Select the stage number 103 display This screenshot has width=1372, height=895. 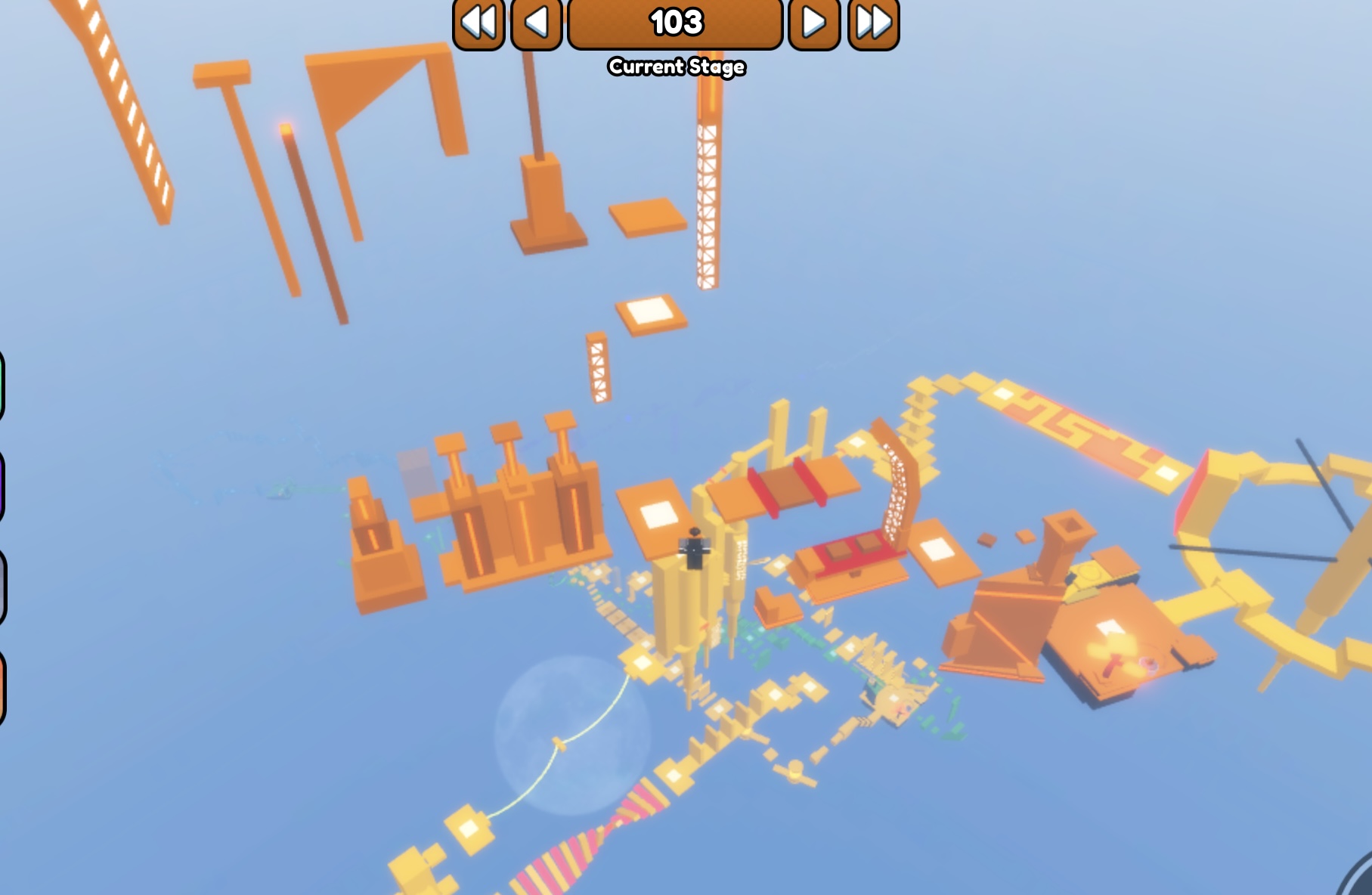(675, 23)
